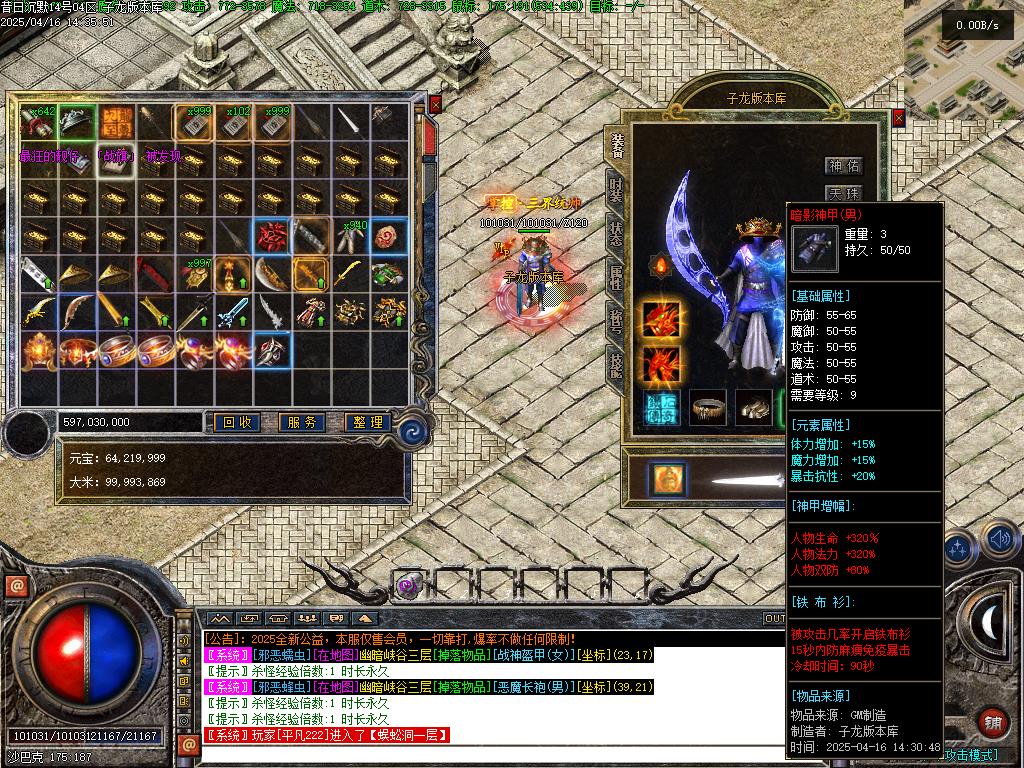Open the 服务 service button
This screenshot has height=768, width=1024.
coord(301,423)
